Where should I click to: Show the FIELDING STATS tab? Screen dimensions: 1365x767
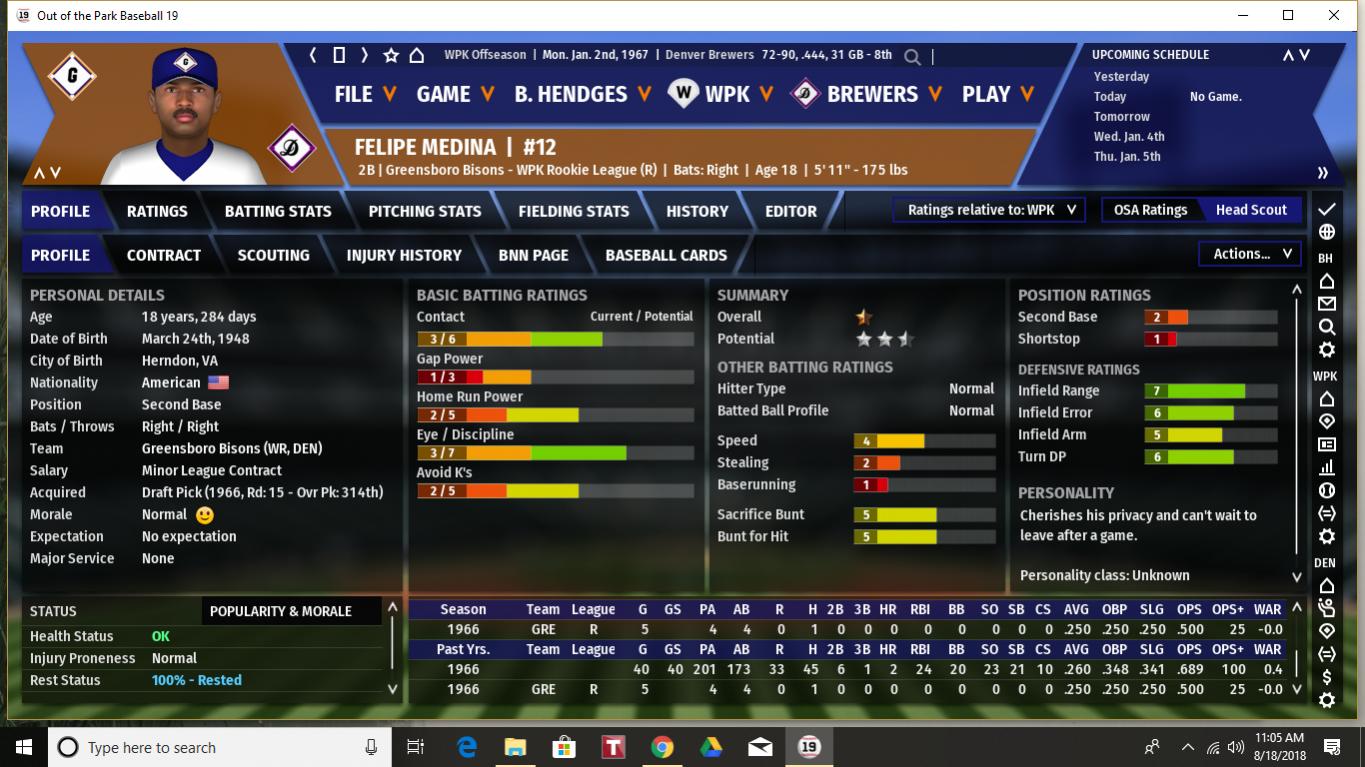[x=573, y=211]
